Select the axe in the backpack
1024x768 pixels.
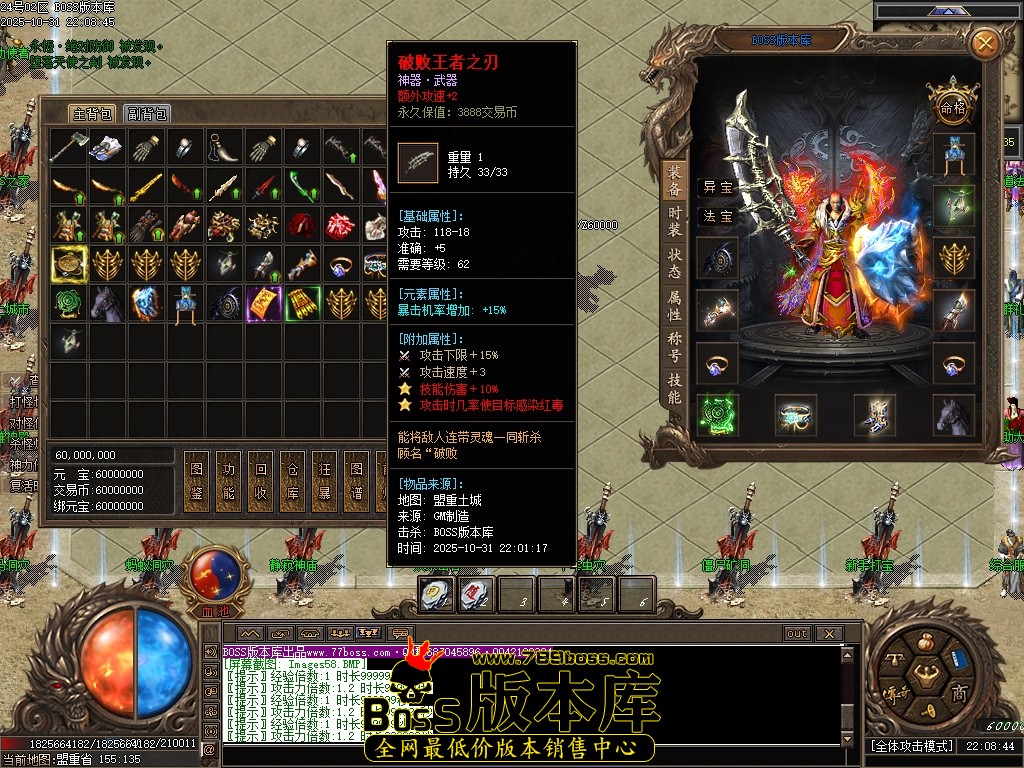click(69, 148)
